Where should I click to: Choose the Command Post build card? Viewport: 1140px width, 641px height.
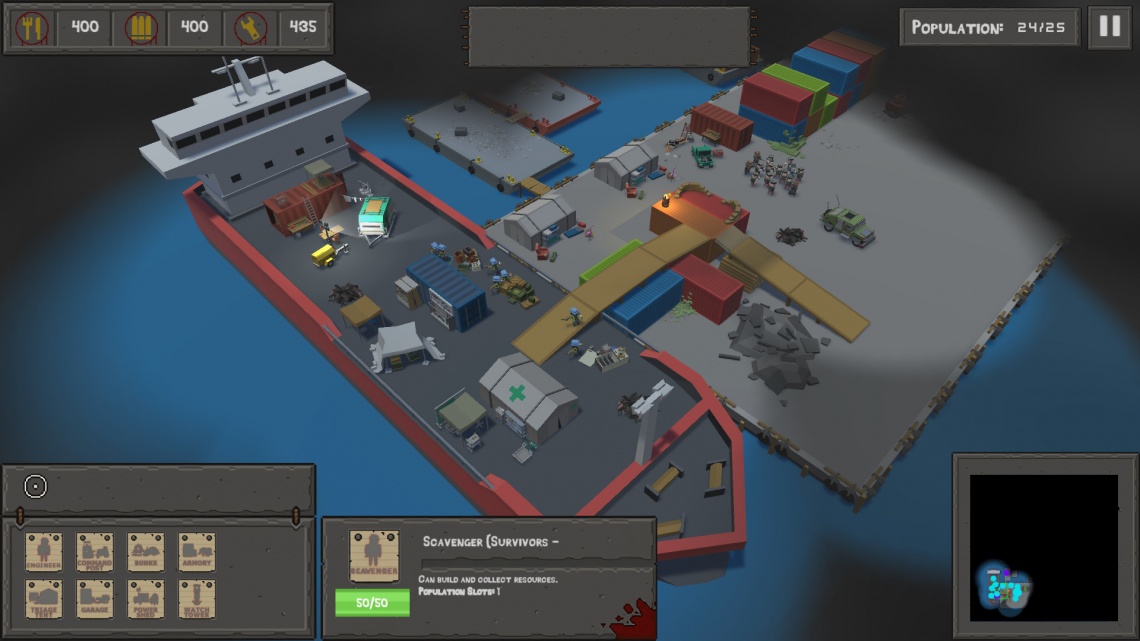[x=95, y=552]
